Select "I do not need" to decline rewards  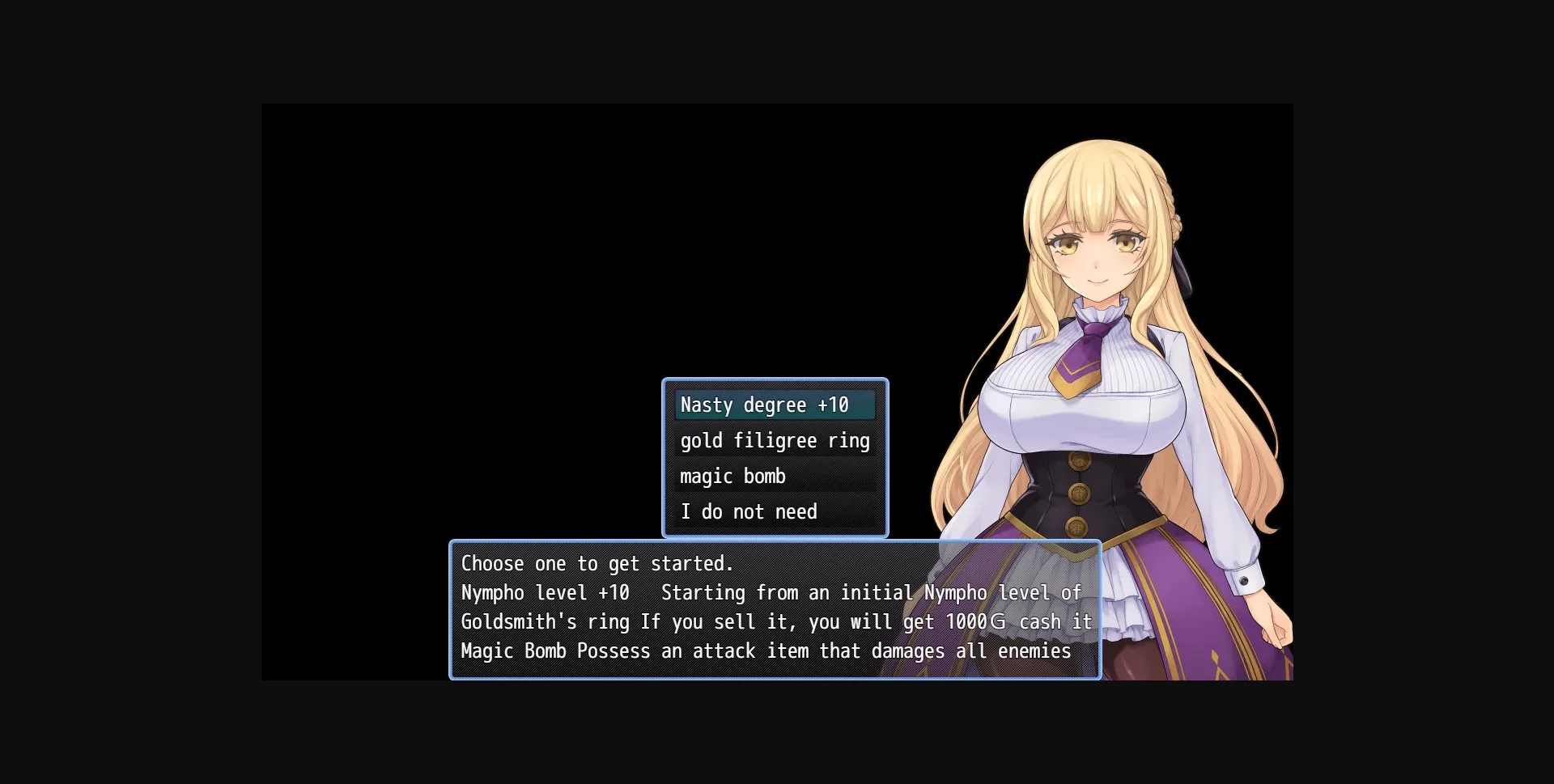pos(748,511)
